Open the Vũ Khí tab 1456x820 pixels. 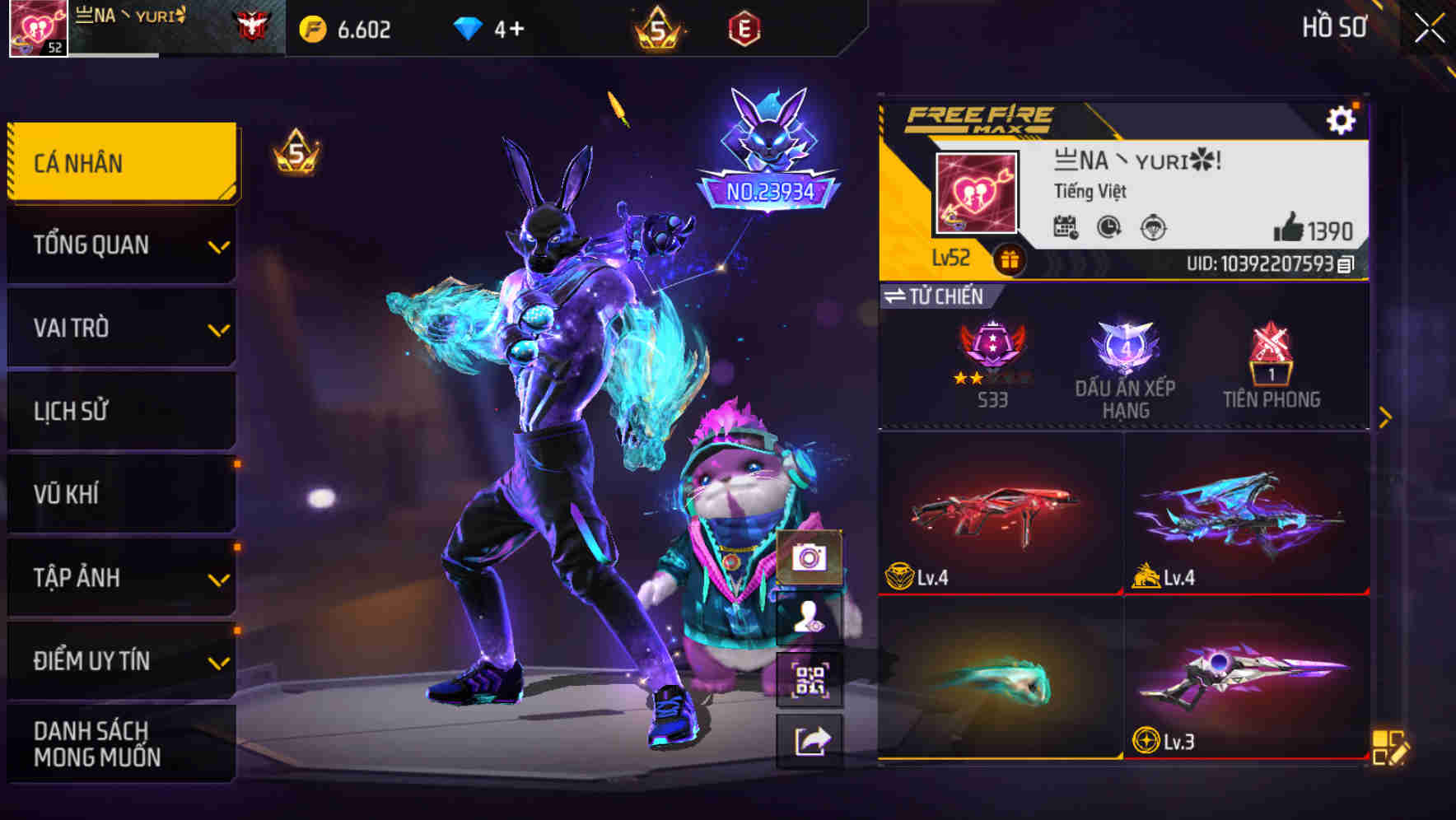(x=120, y=494)
